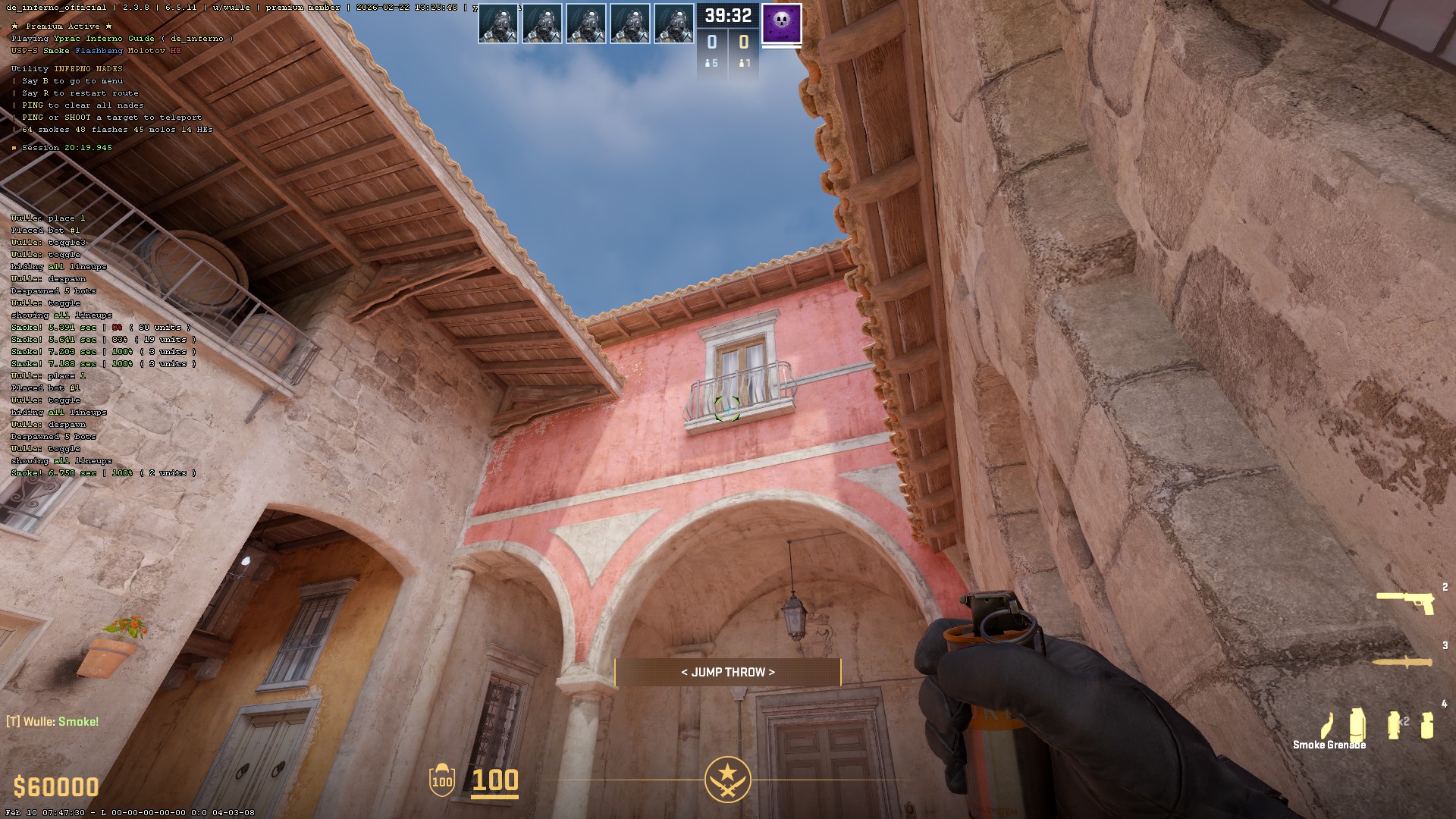
Task: Toggle the showing all lineups entry
Action: point(61,315)
